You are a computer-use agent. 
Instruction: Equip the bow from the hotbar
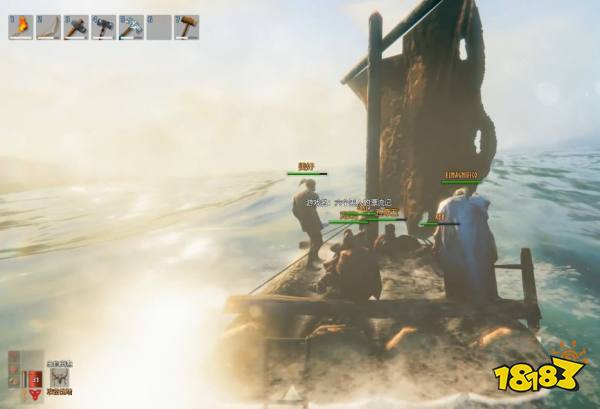48,27
